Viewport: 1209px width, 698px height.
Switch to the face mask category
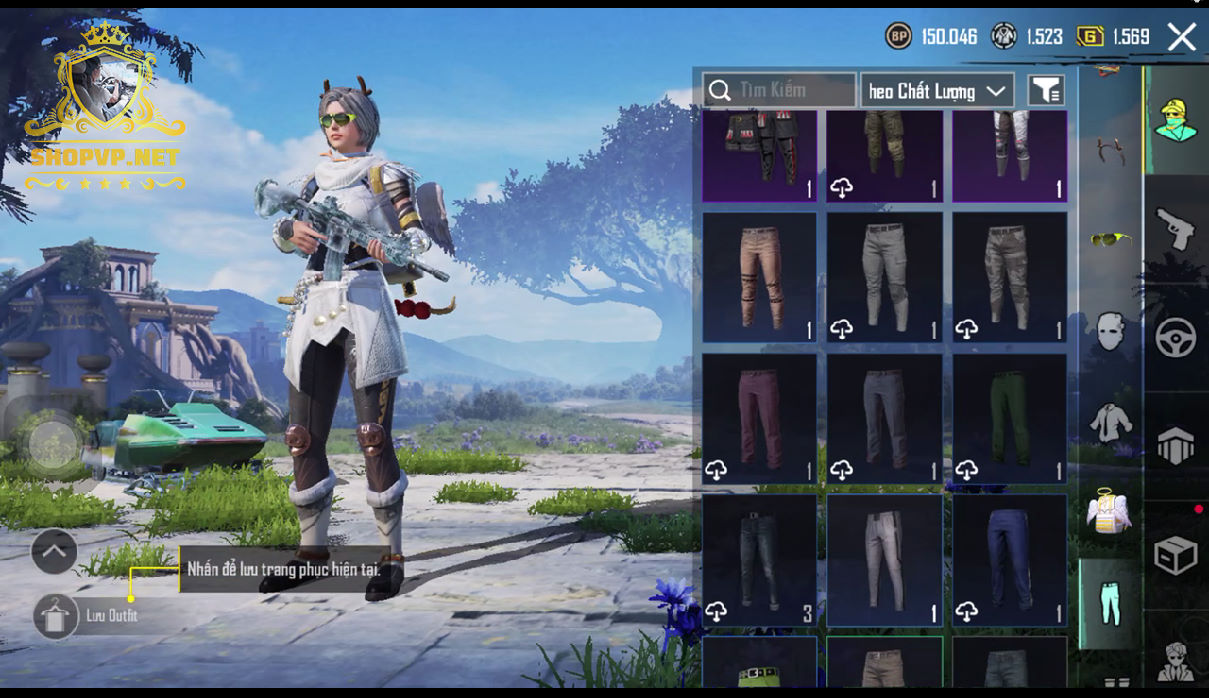(1109, 331)
